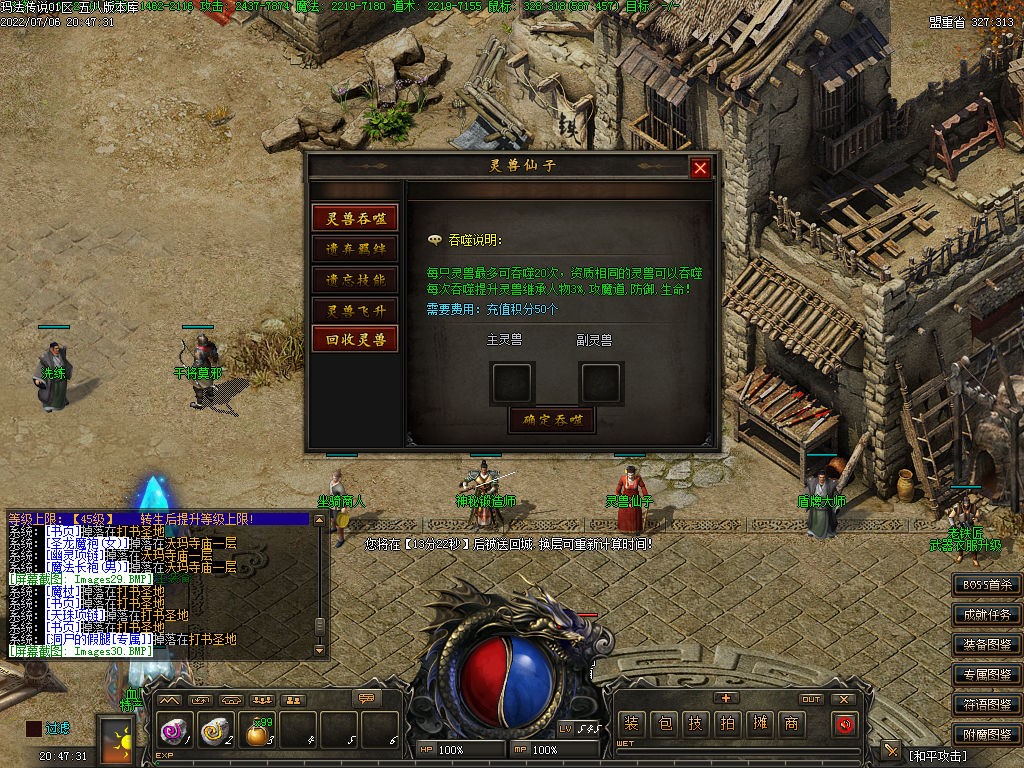Switch to the 灵兽飞升 option

tap(355, 310)
